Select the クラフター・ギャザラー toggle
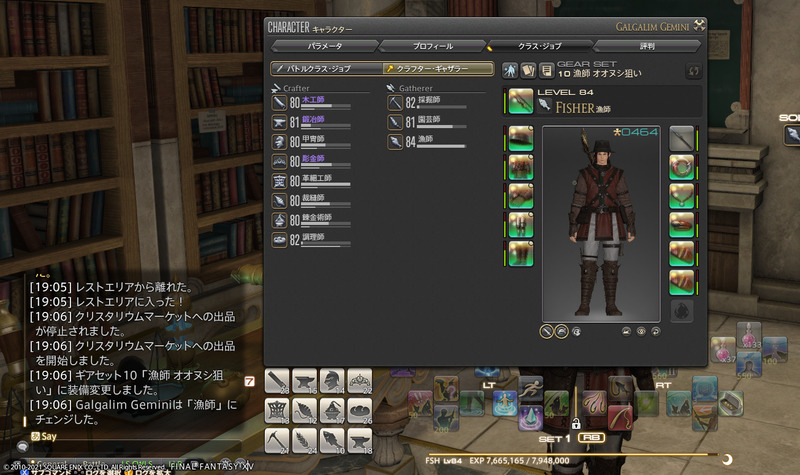The width and height of the screenshot is (800, 475). (438, 69)
